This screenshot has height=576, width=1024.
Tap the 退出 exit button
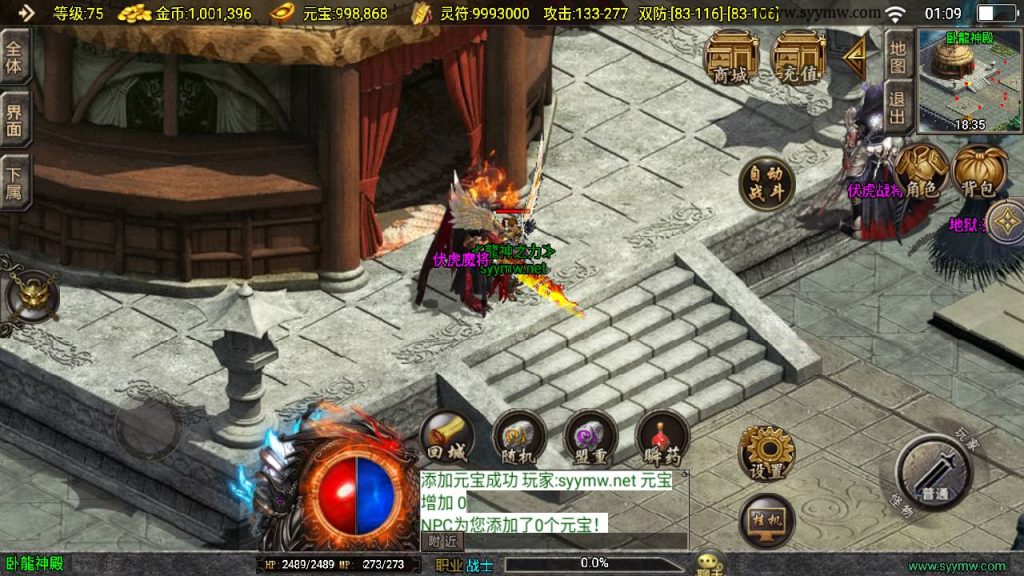(897, 107)
